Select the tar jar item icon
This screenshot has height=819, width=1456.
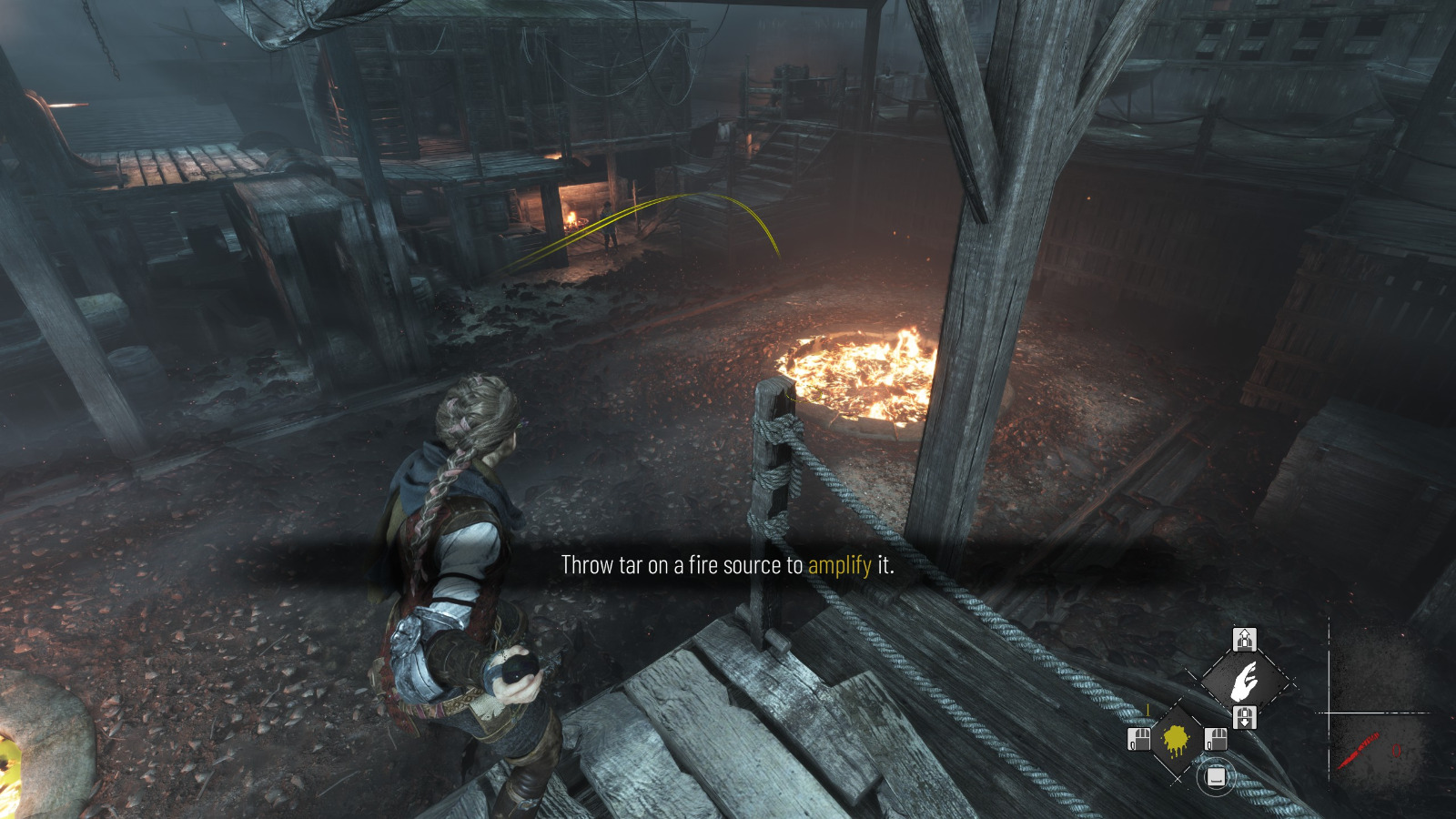(1175, 740)
